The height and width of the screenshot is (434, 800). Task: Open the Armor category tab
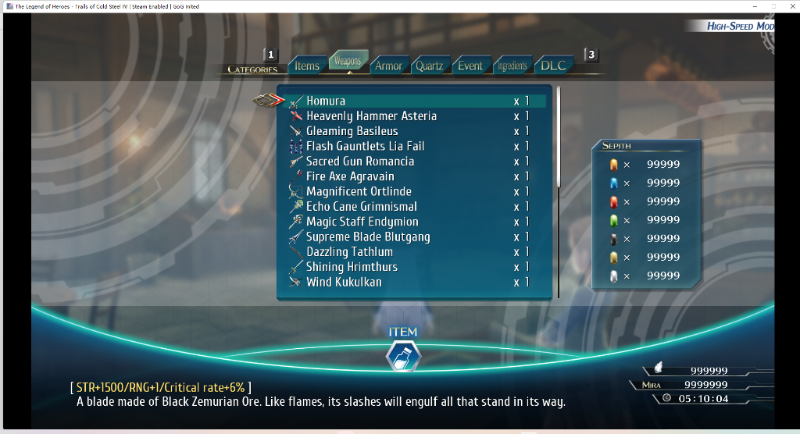(x=388, y=66)
